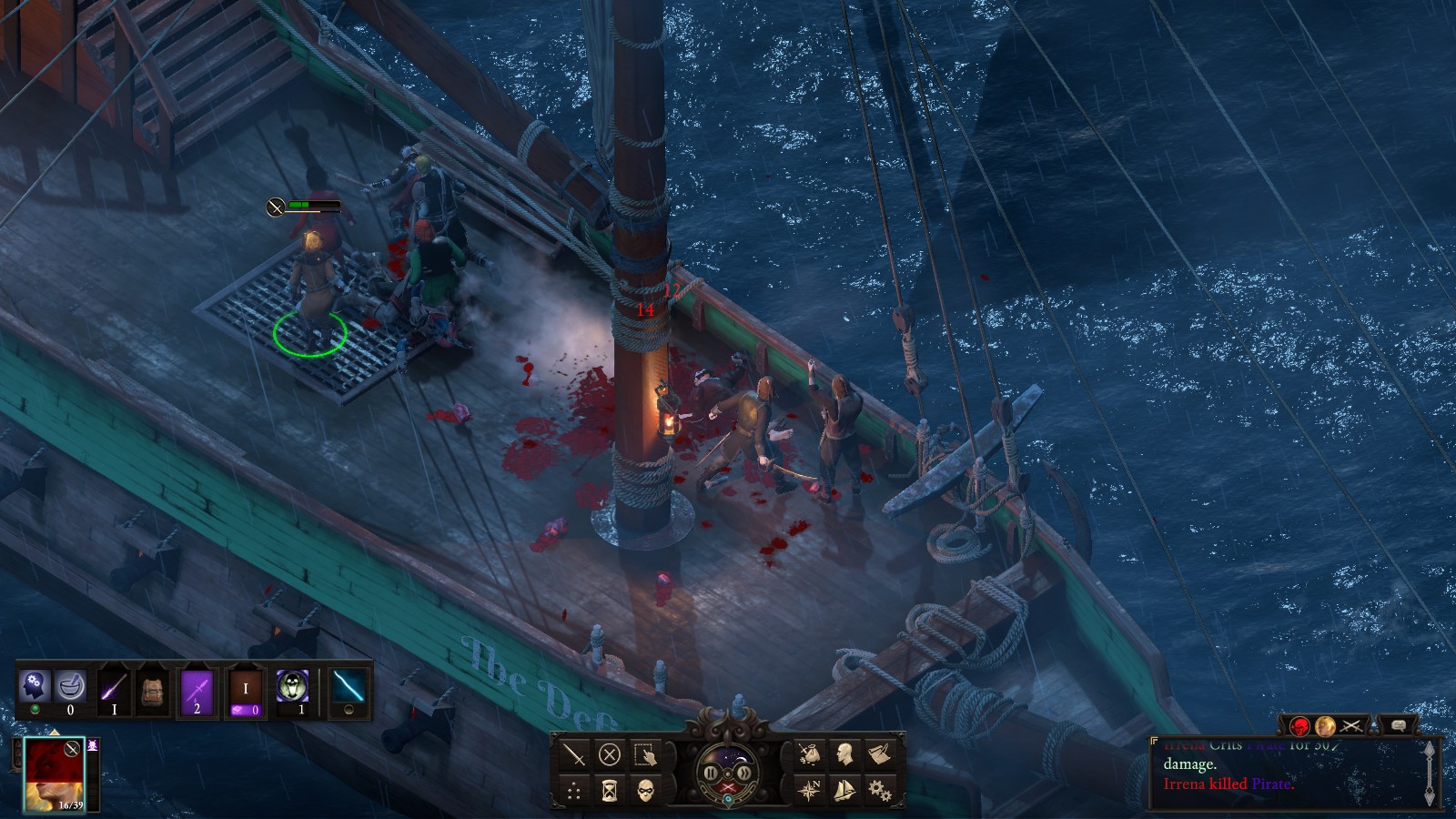The width and height of the screenshot is (1456, 819).
Task: Open the inventory loot bag button
Action: 809,754
